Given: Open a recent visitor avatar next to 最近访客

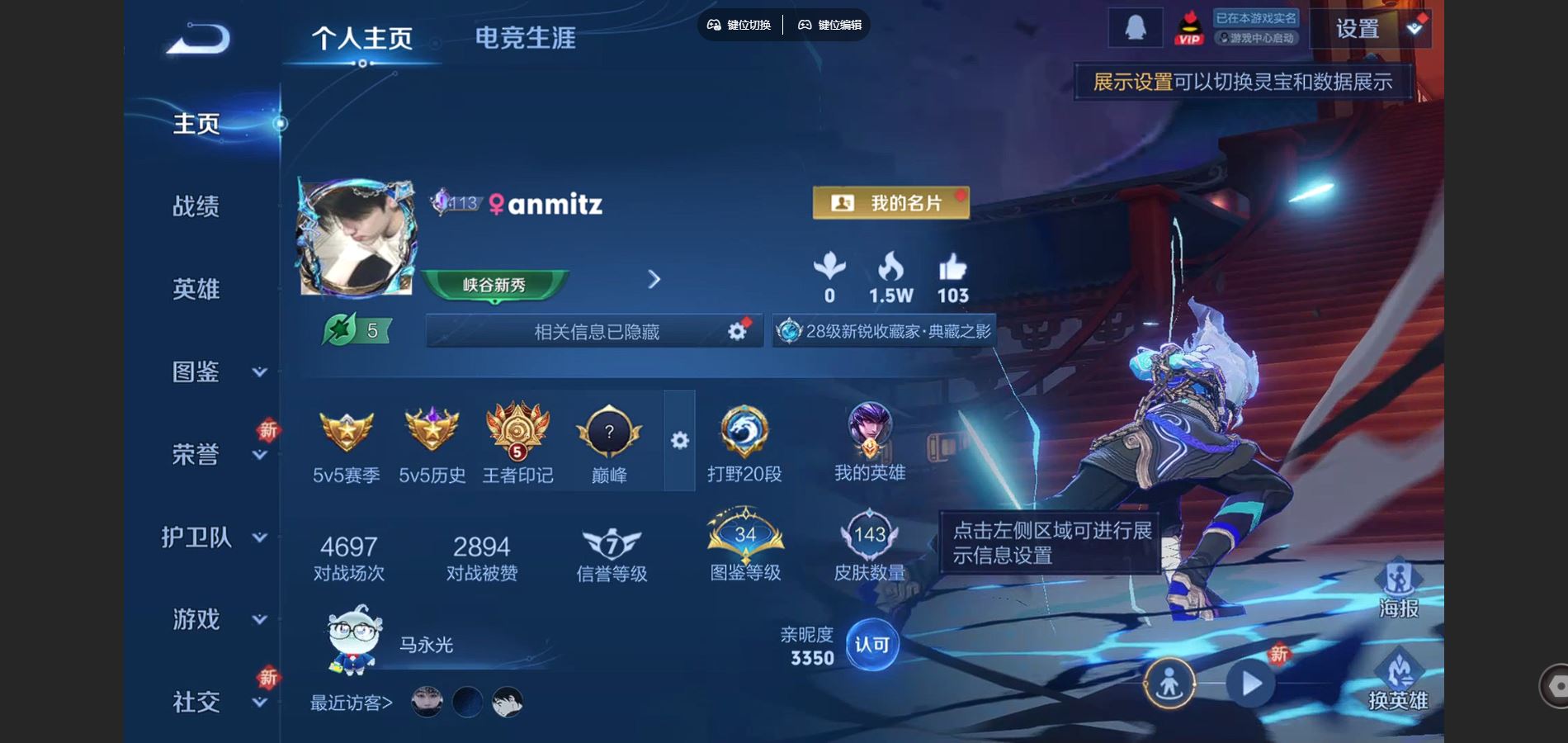Looking at the screenshot, I should 426,703.
